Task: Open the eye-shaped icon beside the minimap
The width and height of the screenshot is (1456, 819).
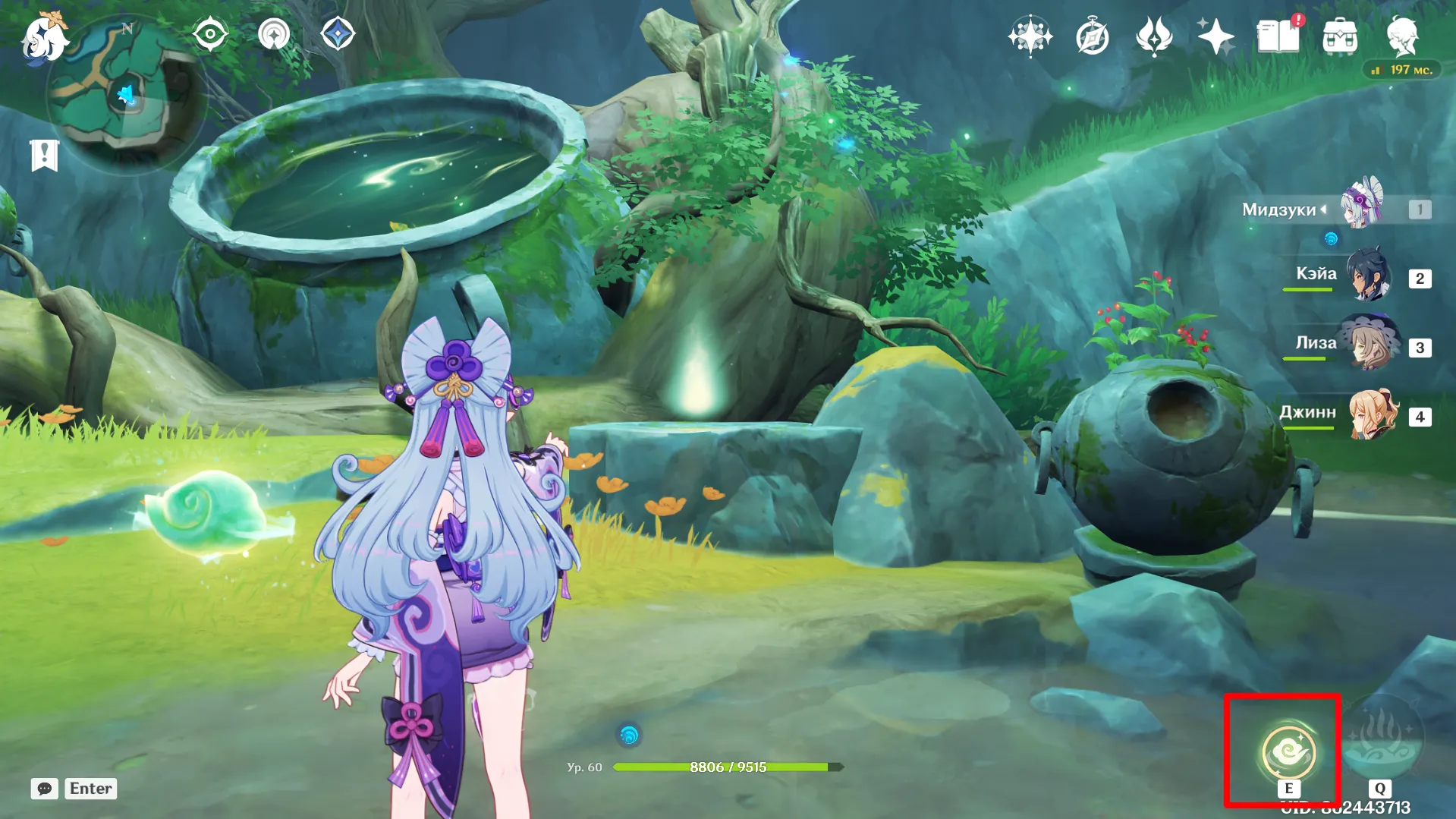Action: click(x=210, y=35)
